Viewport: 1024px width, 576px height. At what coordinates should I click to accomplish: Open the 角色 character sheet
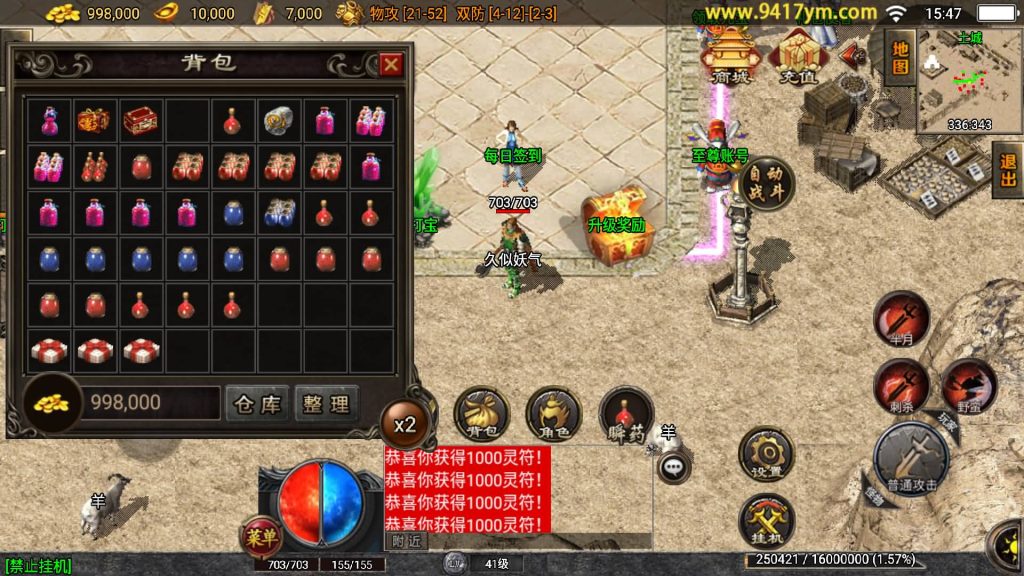point(553,414)
